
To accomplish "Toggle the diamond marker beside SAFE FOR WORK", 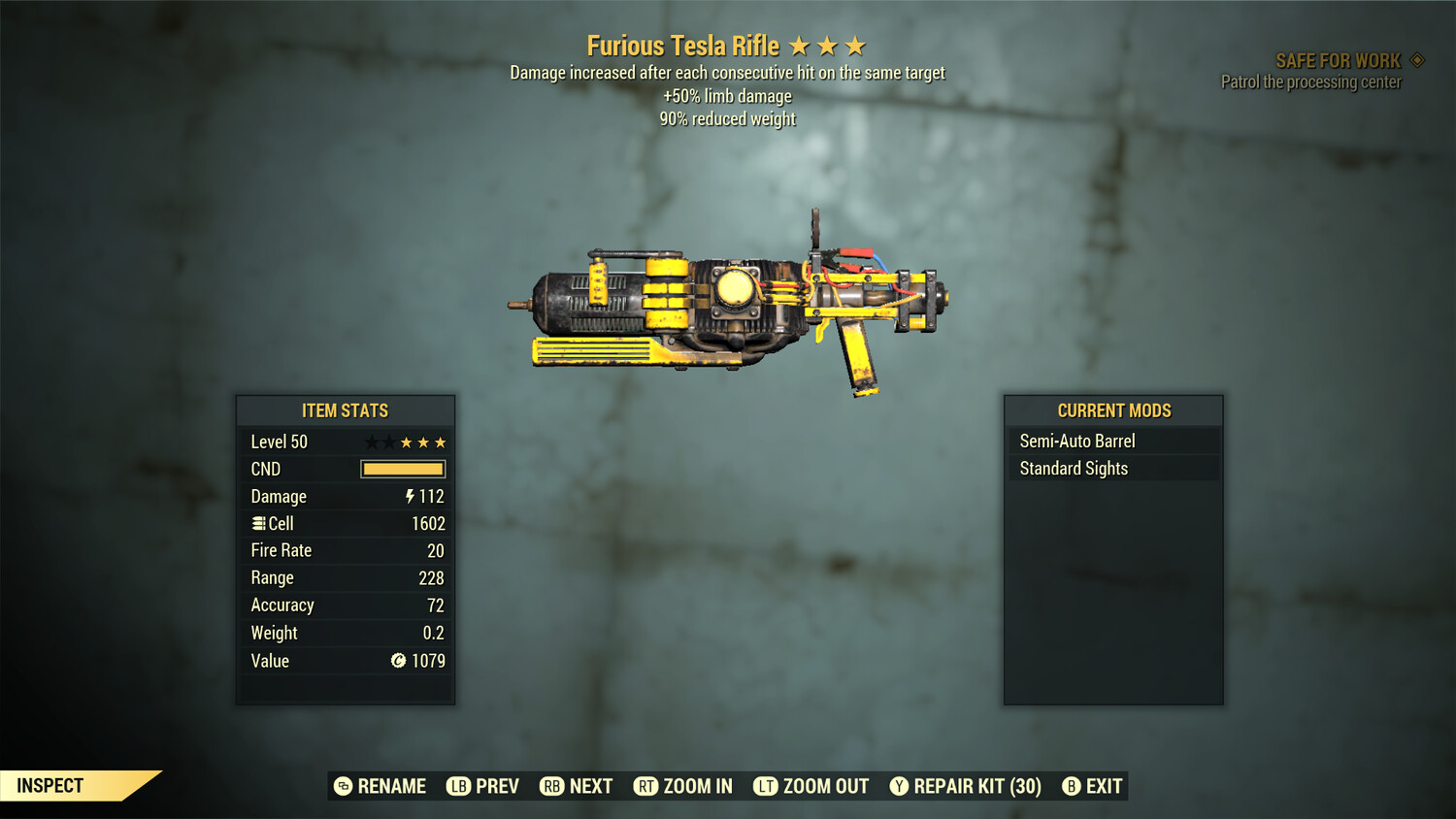I will (x=1417, y=59).
